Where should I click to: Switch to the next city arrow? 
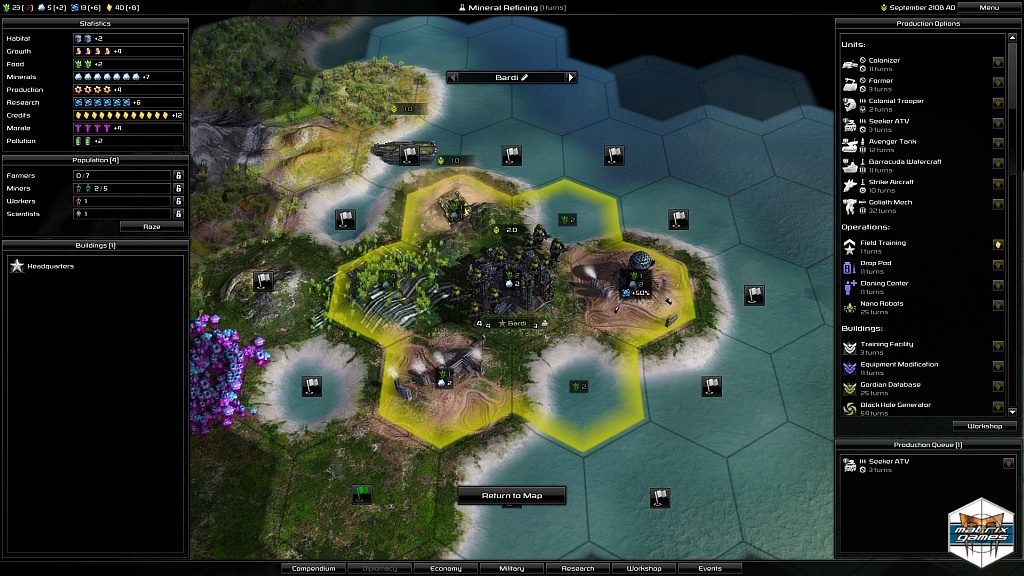571,77
